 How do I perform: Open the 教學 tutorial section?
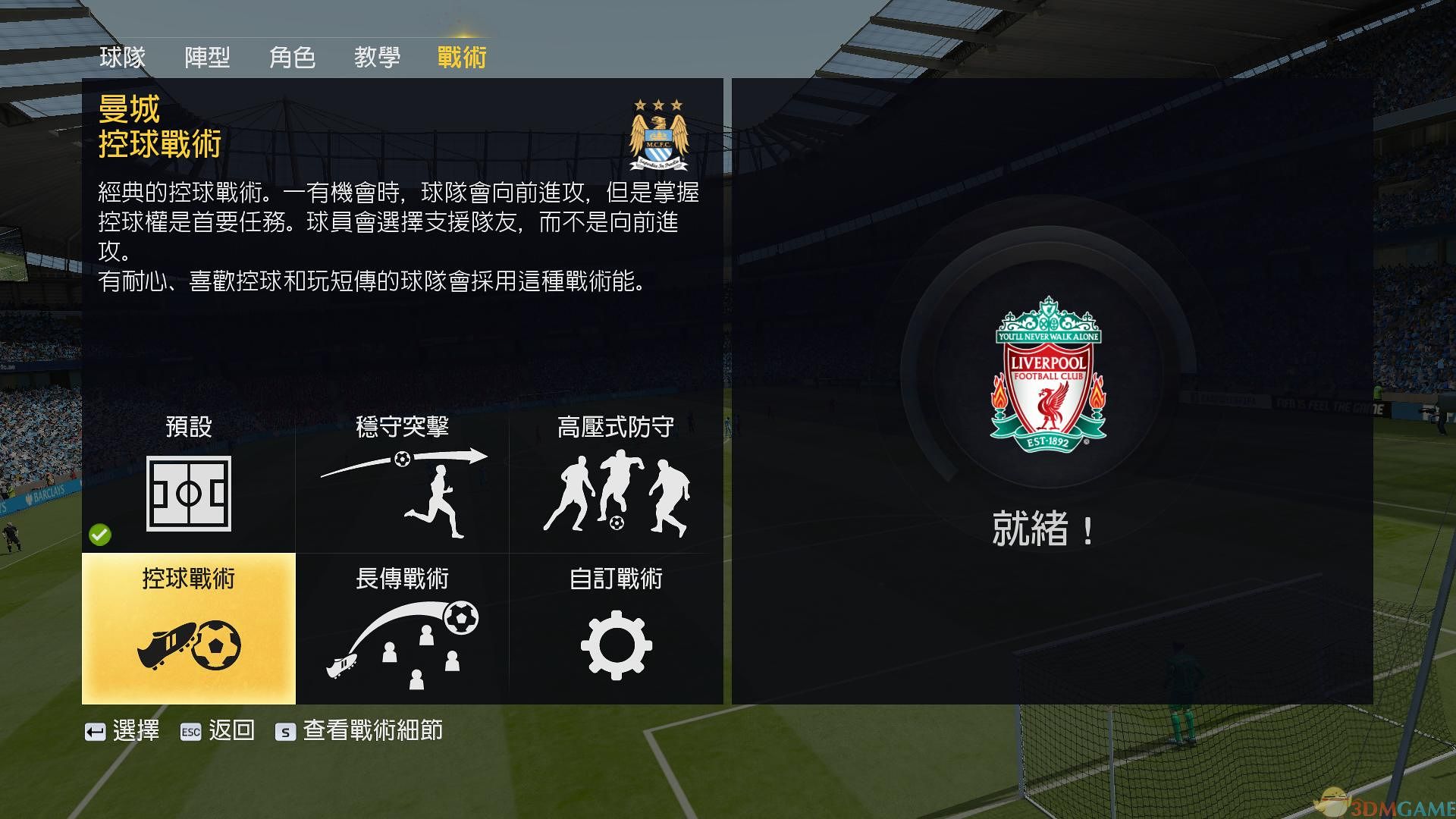click(377, 57)
